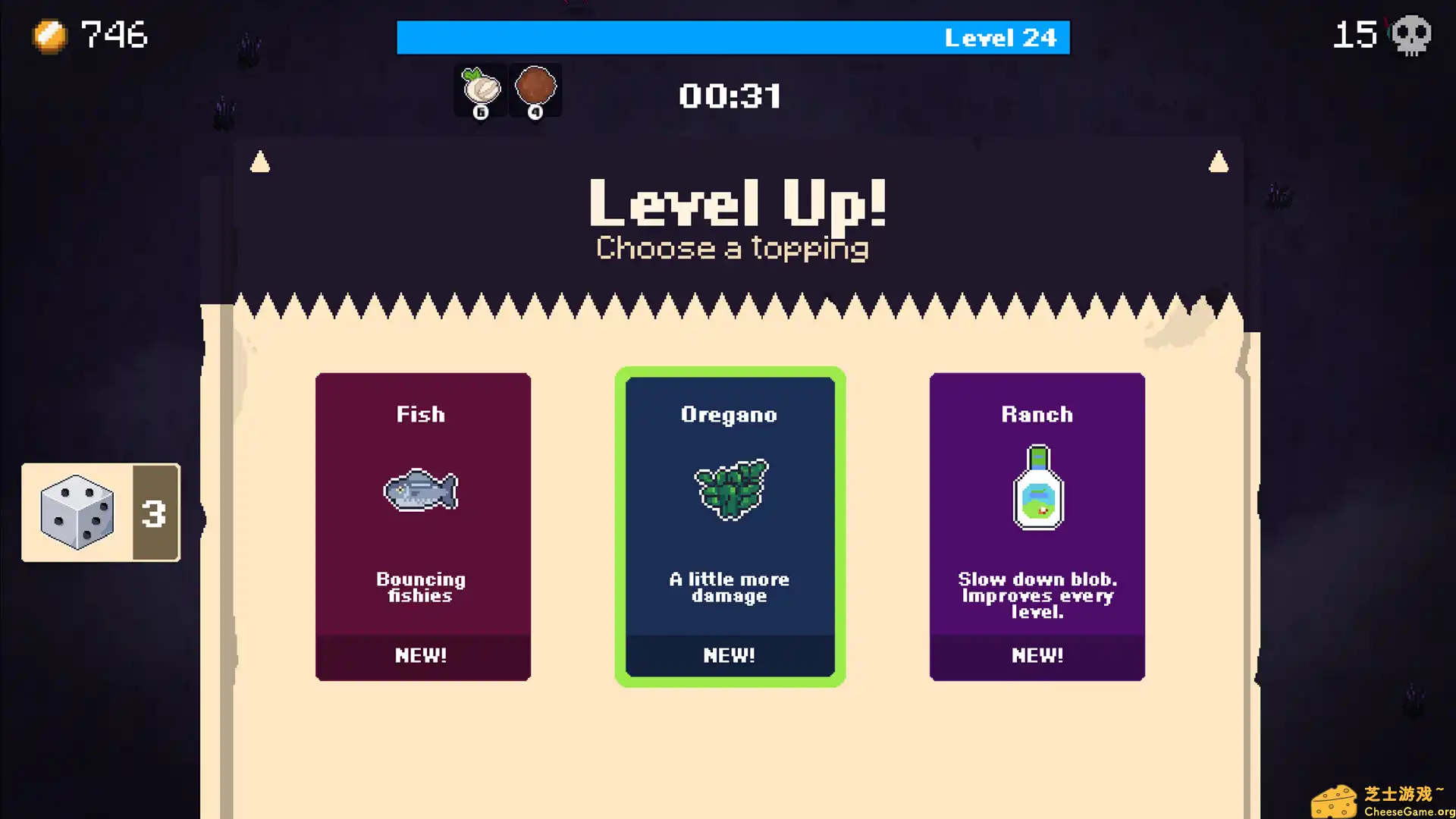Click the NEW! label on the Ranch card
The height and width of the screenshot is (819, 1456).
tap(1037, 656)
